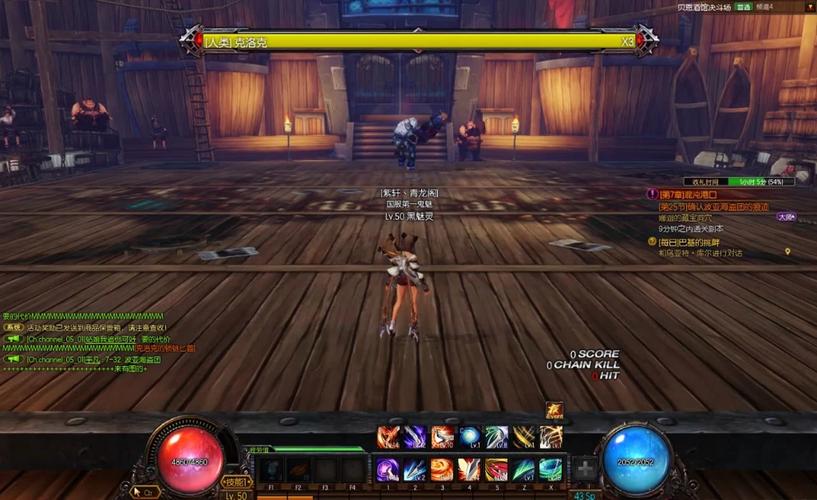Use the blue orb skill in upper row
The image size is (817, 500).
[469, 437]
